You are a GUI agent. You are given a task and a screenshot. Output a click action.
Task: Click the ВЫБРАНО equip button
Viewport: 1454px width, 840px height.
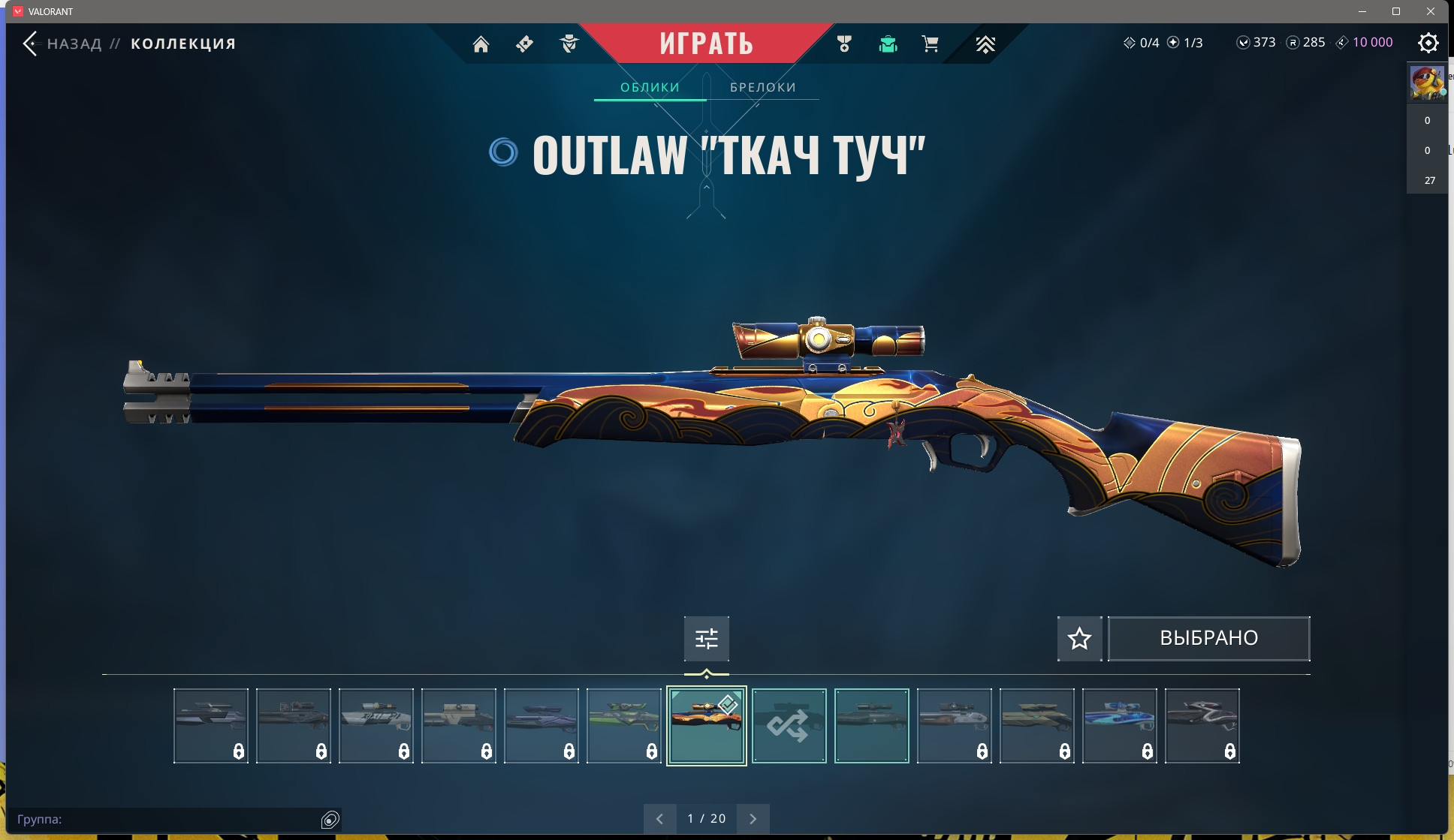pos(1208,639)
